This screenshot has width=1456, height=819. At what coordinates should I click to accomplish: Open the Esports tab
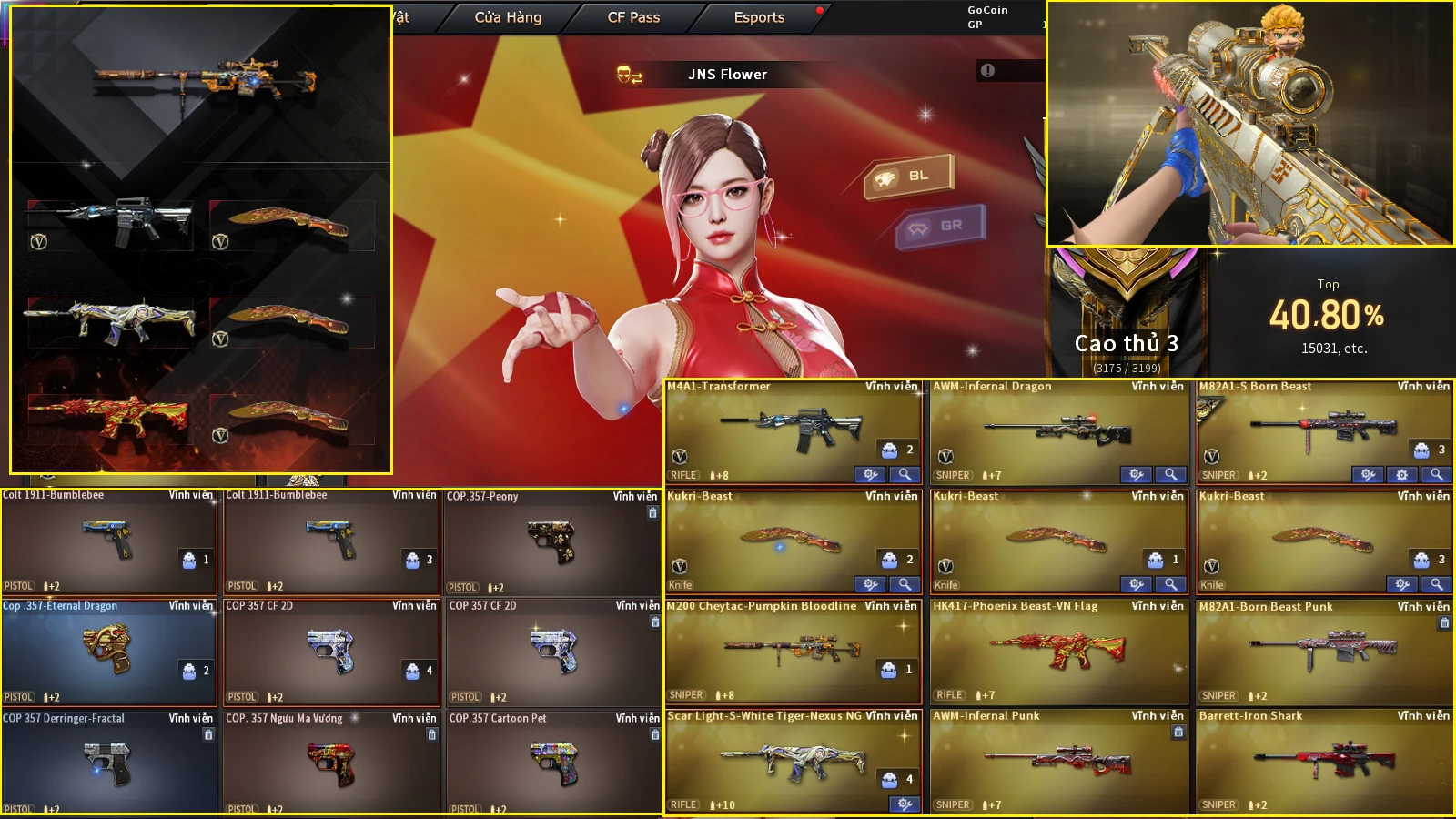coord(759,17)
